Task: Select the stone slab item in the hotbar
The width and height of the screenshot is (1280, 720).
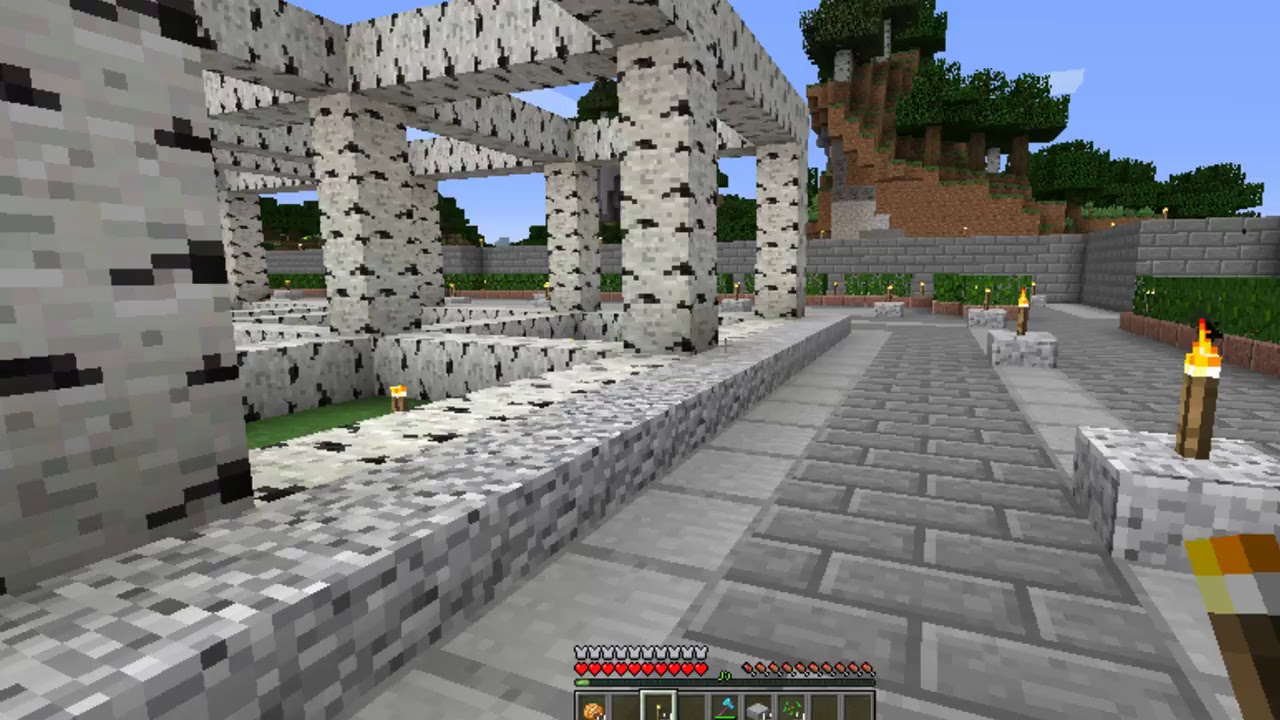Action: (x=757, y=705)
